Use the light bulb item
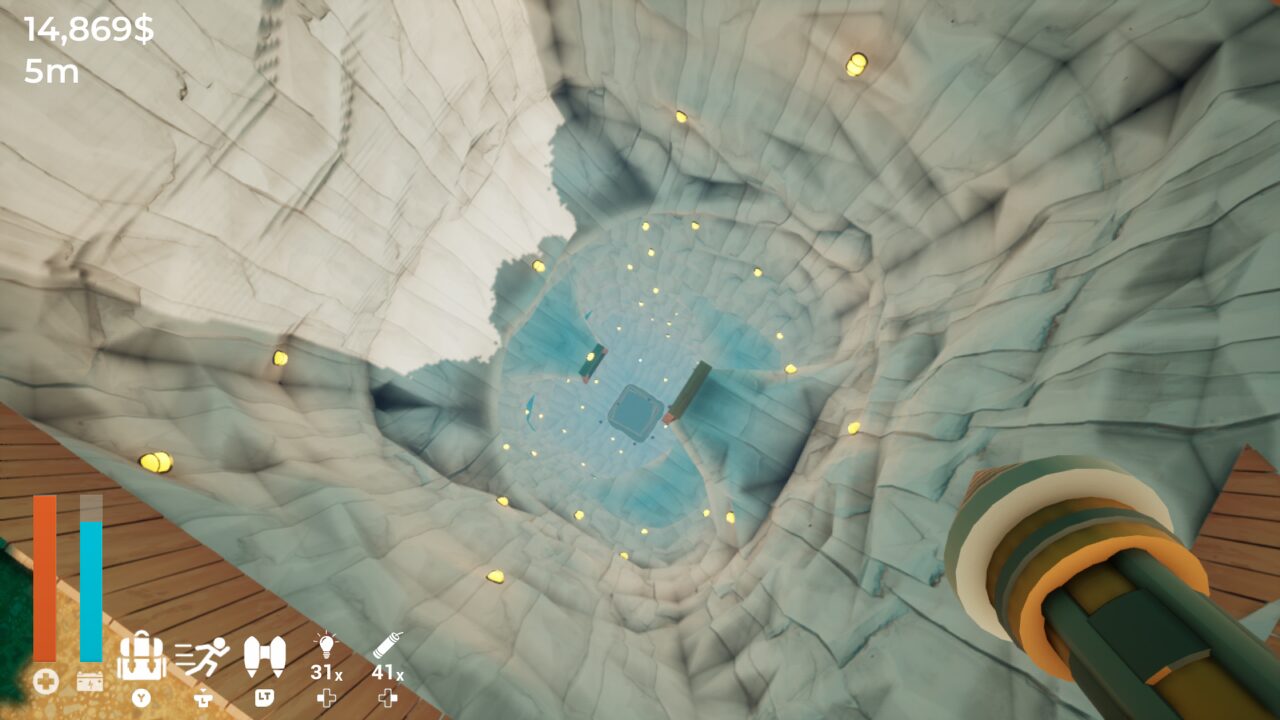 pos(326,645)
